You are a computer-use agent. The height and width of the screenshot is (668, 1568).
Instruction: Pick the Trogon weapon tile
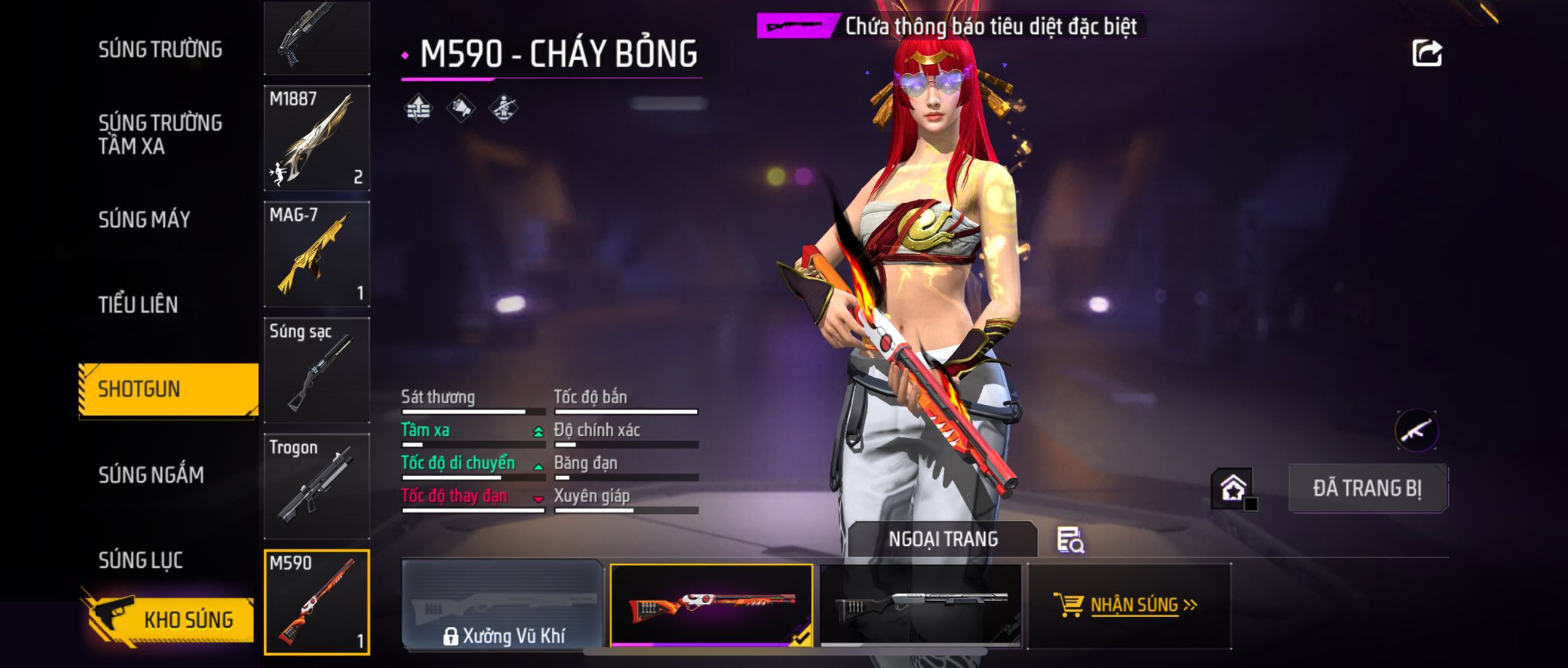[x=316, y=486]
